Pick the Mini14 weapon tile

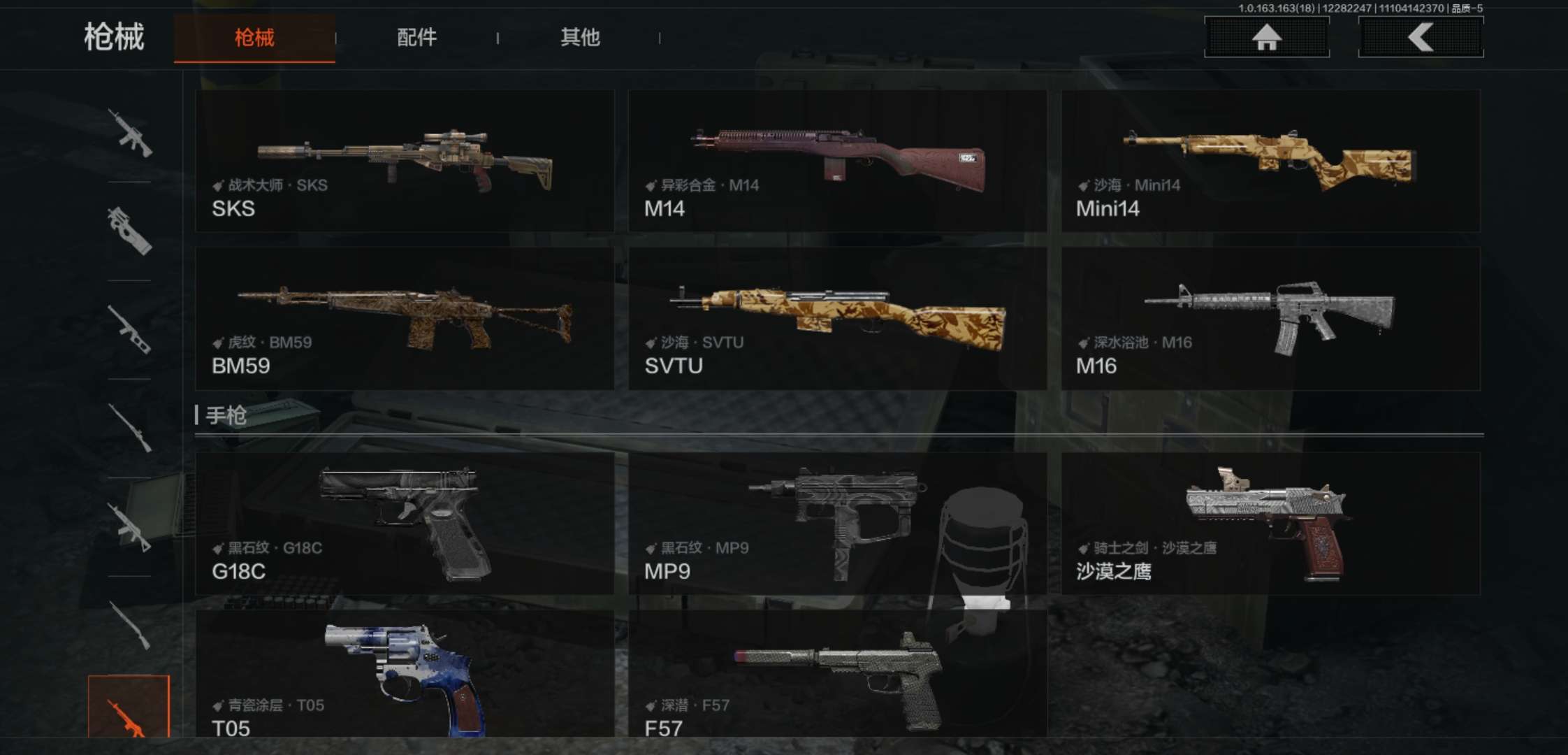point(1270,161)
